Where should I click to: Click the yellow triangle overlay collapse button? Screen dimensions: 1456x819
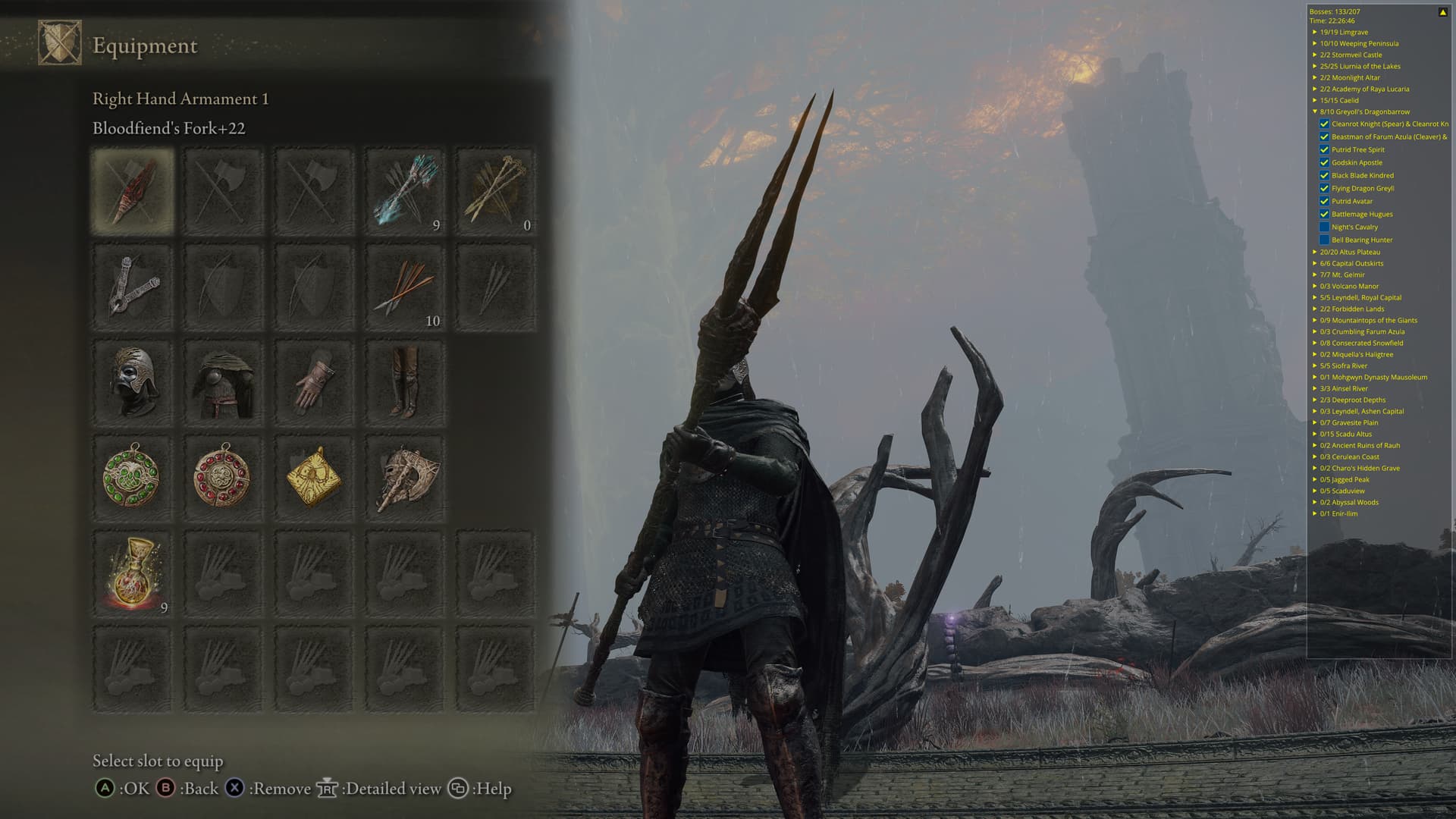[x=1442, y=12]
